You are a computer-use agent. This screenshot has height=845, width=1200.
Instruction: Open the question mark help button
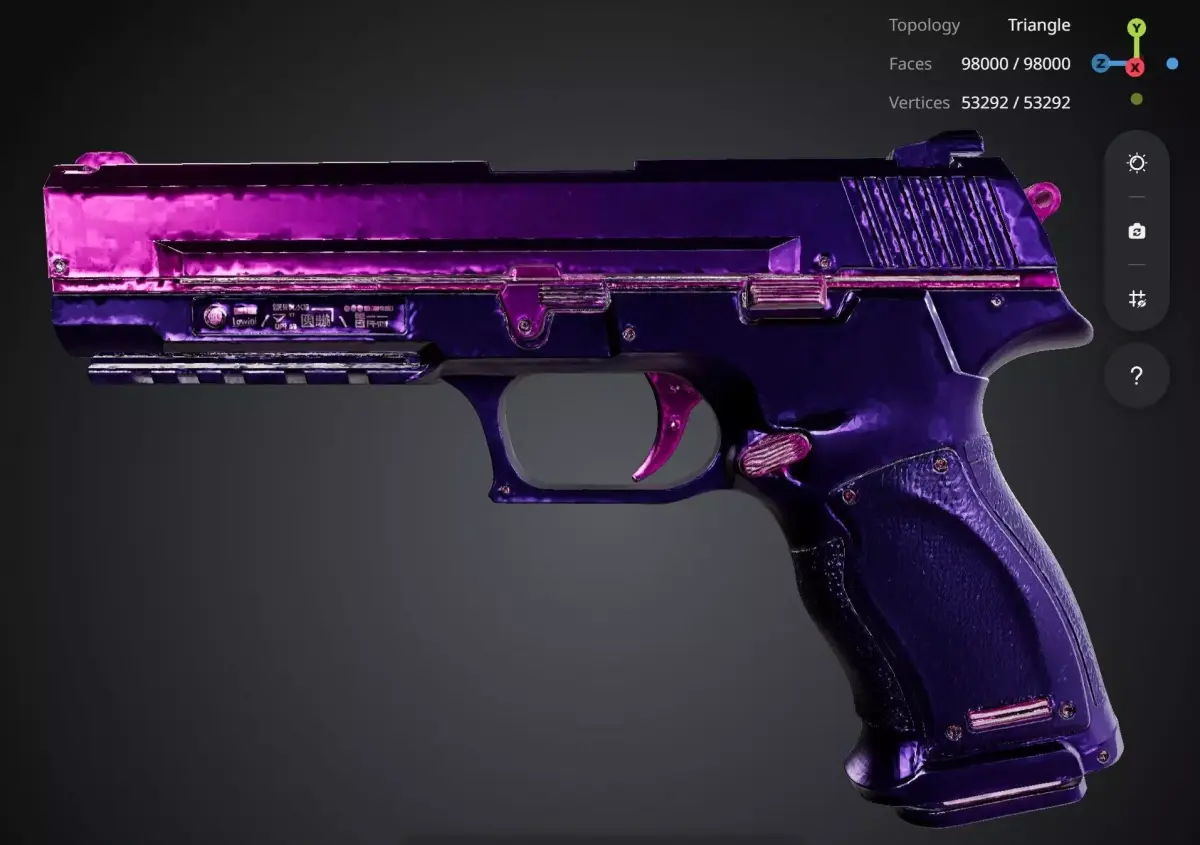tap(1136, 376)
